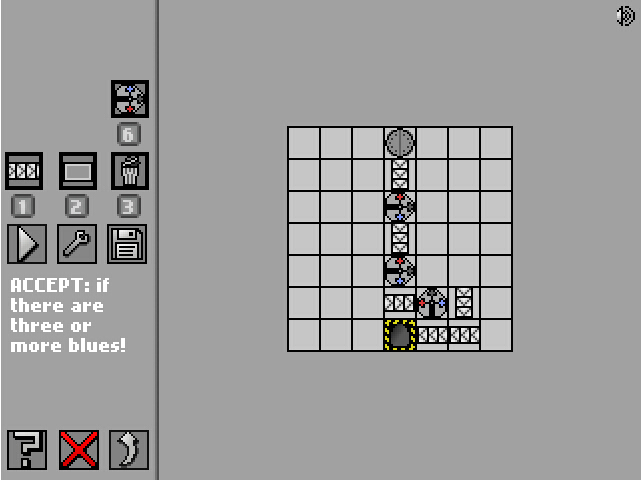Viewport: 641px width, 481px height.
Task: Run the machine with the play button
Action: pyautogui.click(x=26, y=243)
